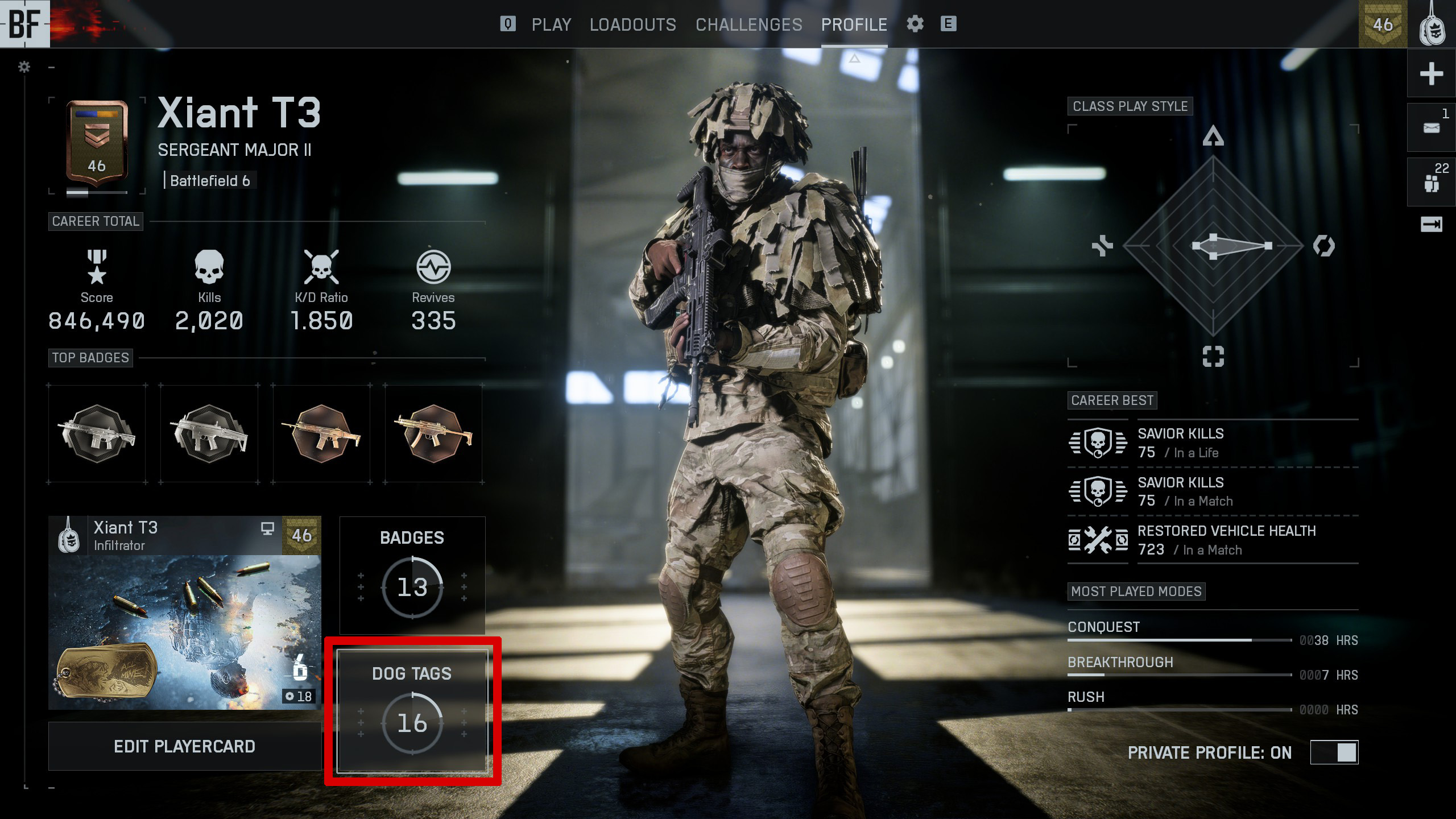Screen dimensions: 1456x819
Task: Open the Badges panel
Action: point(412,575)
